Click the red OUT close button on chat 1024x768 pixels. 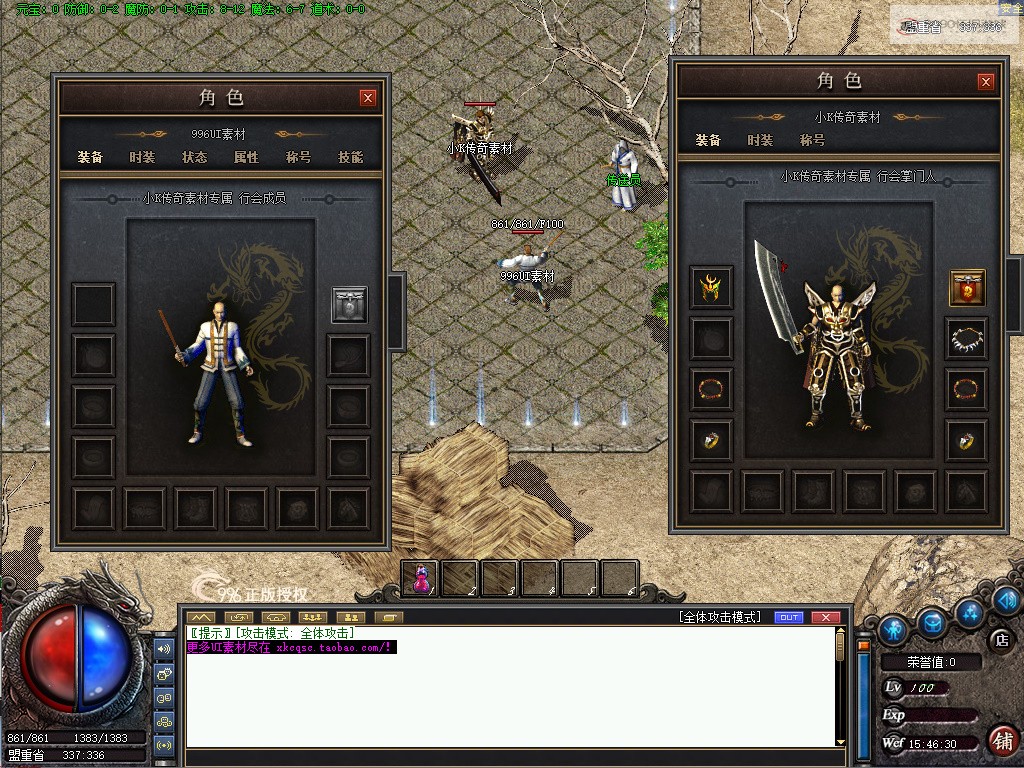coord(825,617)
